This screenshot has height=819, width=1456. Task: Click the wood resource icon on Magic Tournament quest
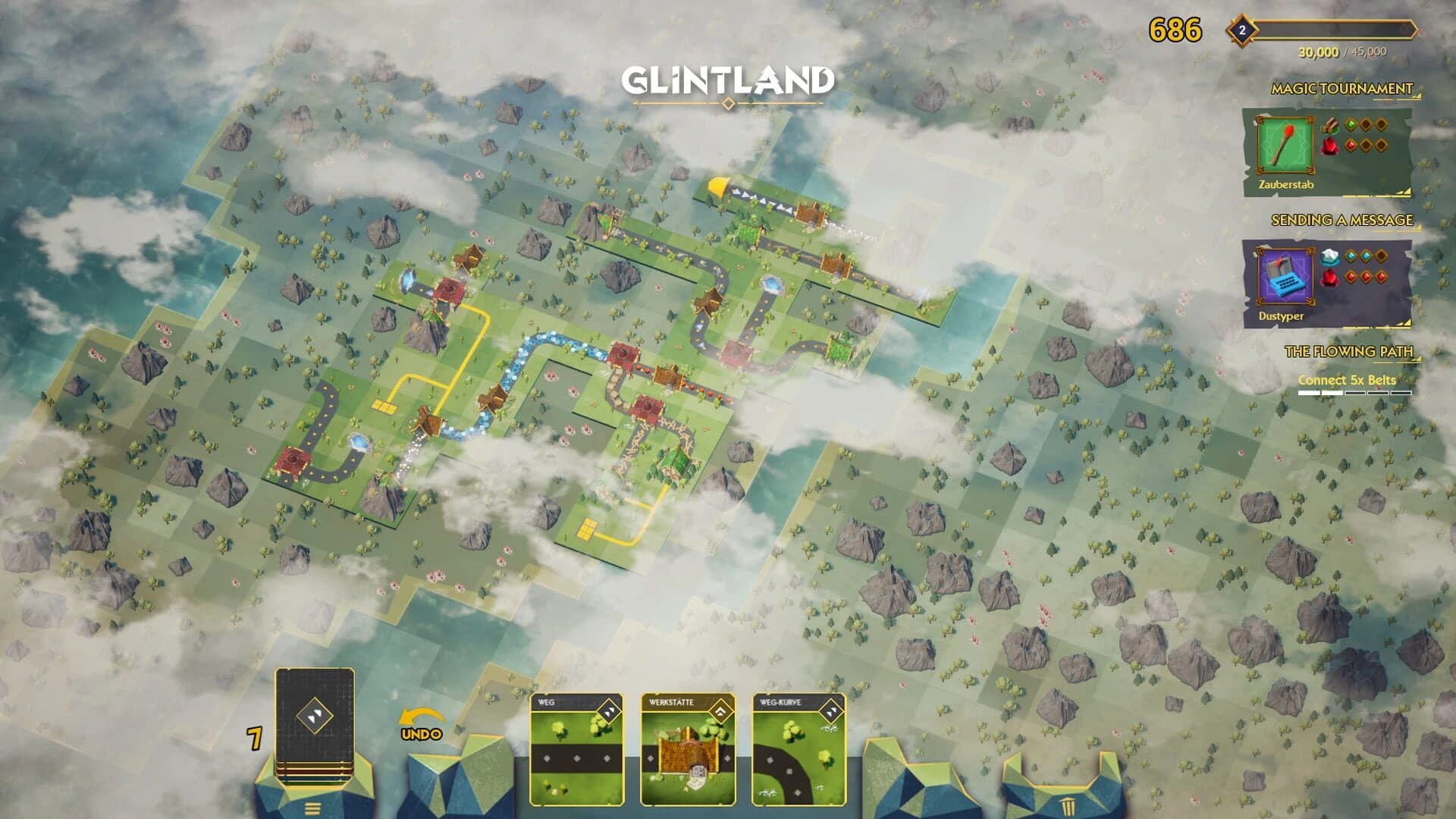pos(1331,125)
